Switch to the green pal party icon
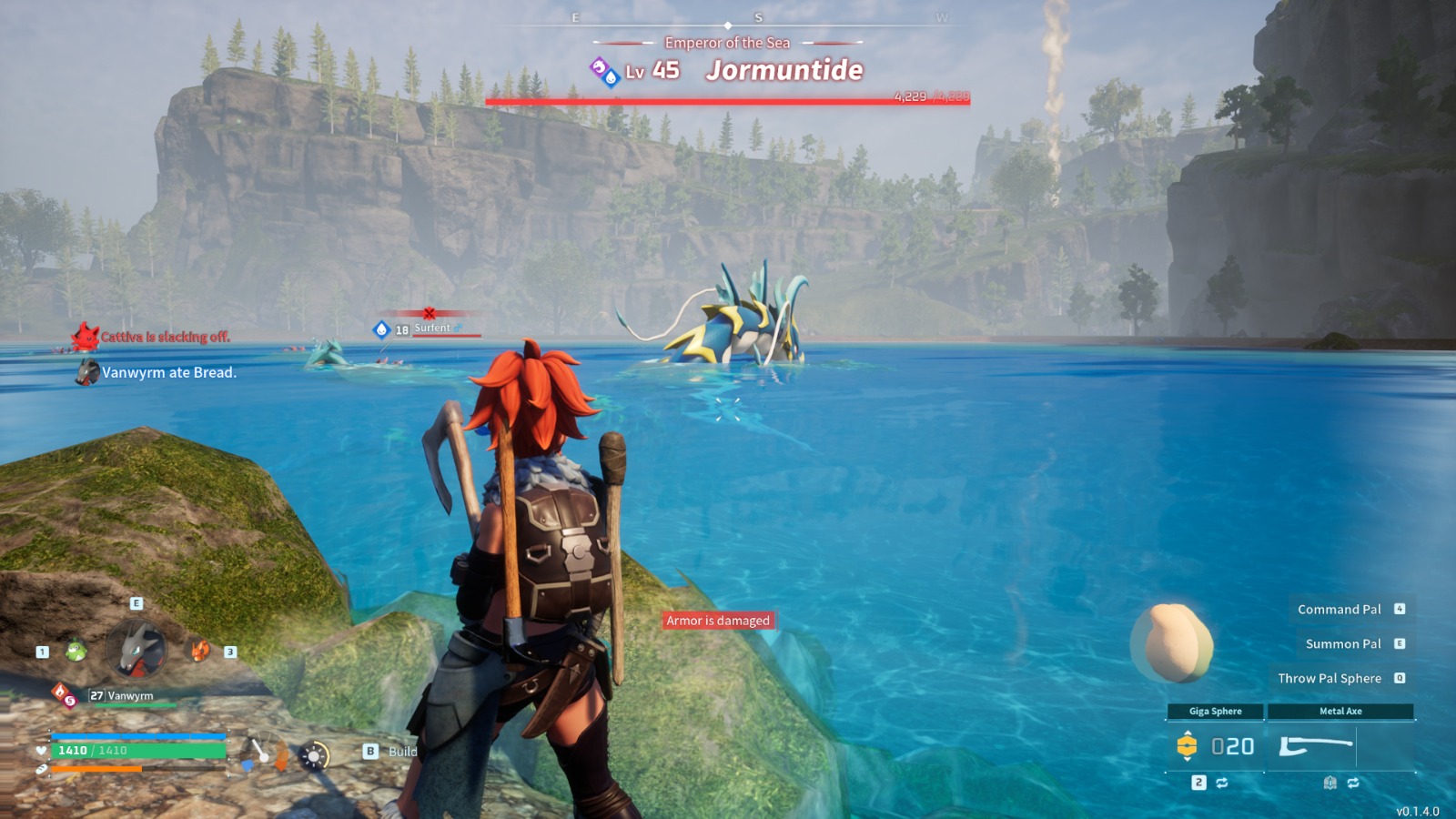Viewport: 1456px width, 819px height. (76, 651)
